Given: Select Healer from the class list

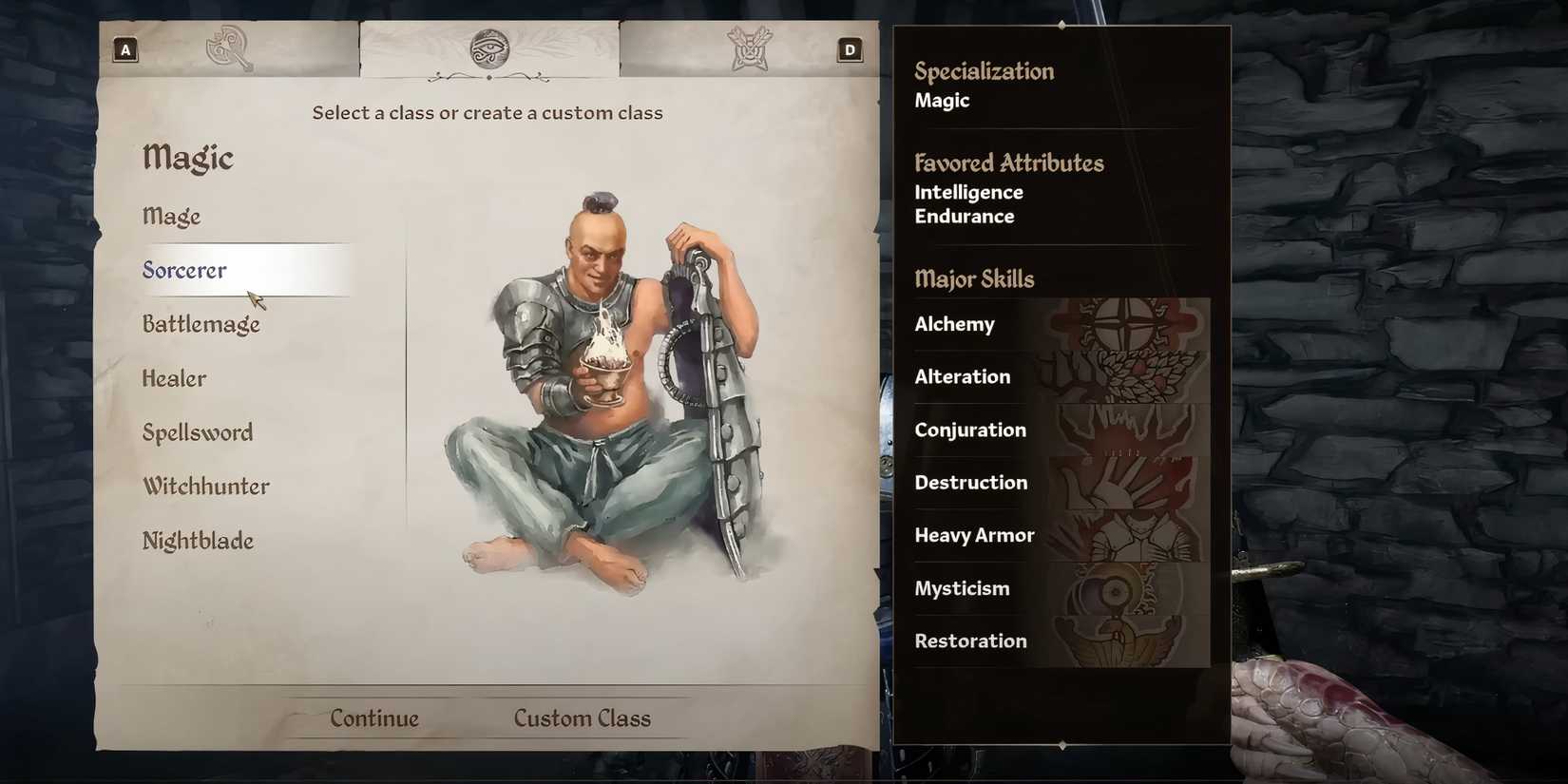Looking at the screenshot, I should (175, 379).
